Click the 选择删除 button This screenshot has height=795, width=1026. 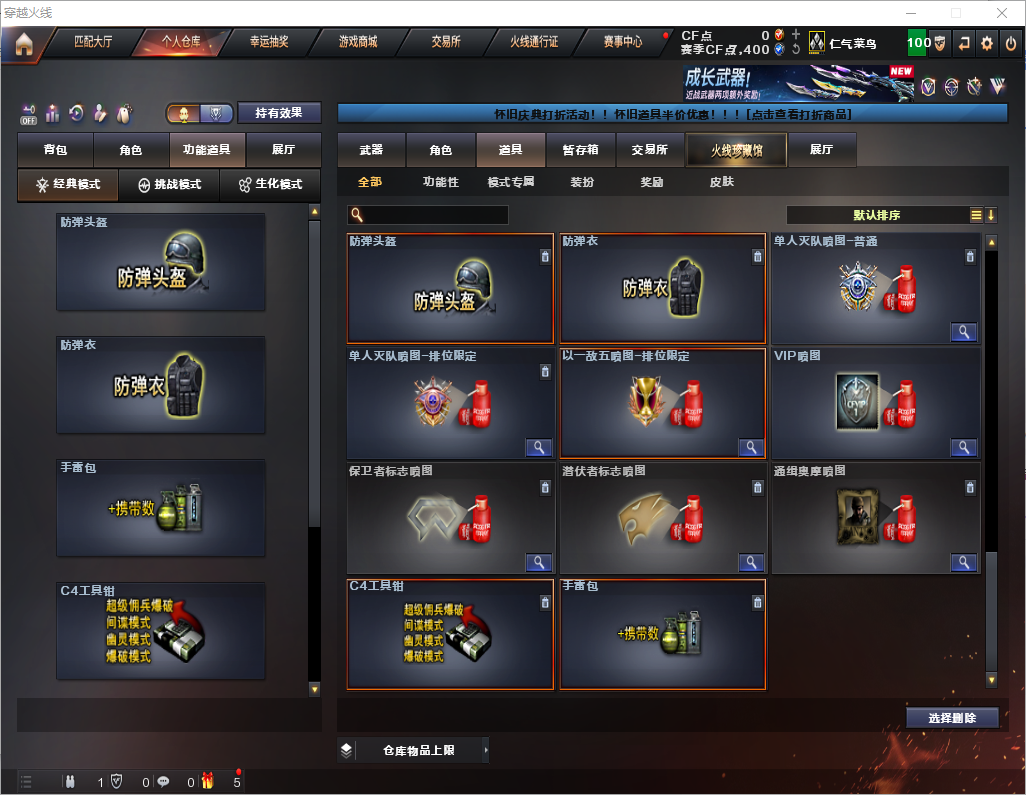click(952, 718)
